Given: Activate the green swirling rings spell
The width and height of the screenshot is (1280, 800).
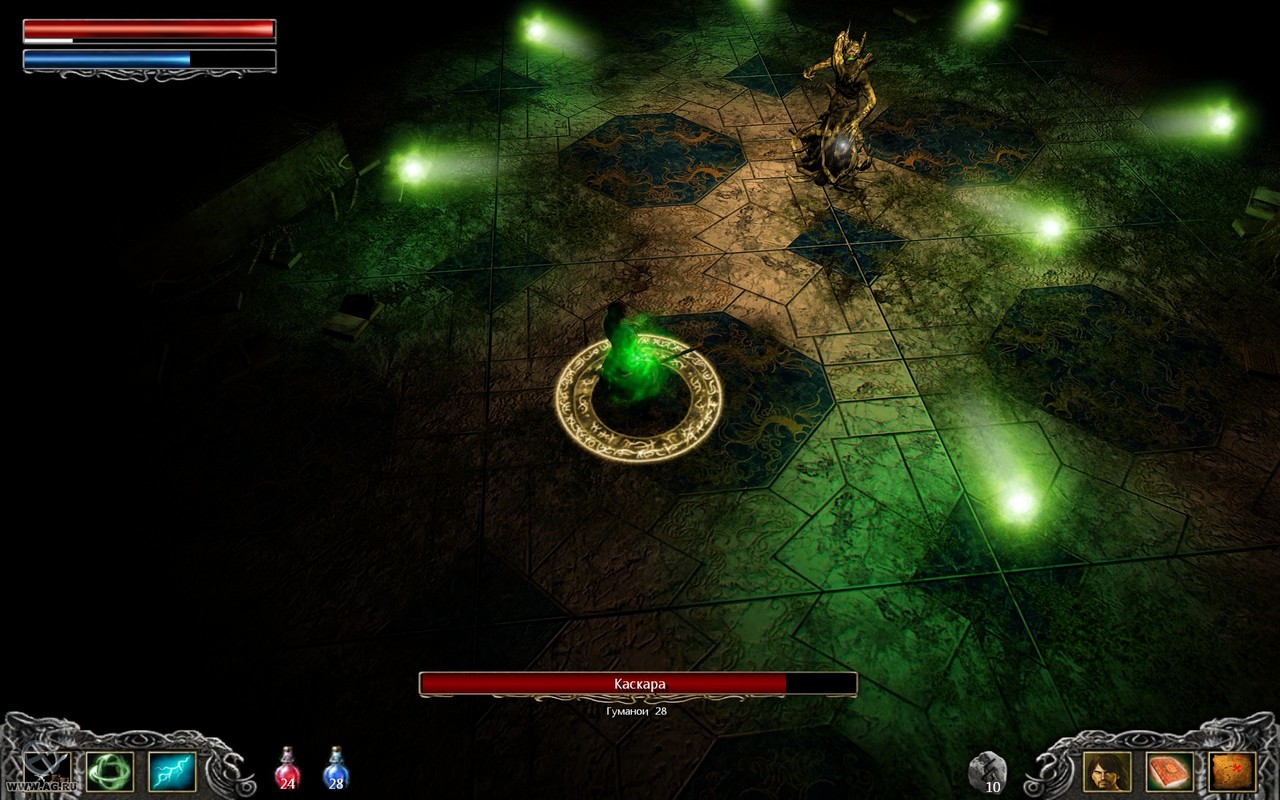Looking at the screenshot, I should point(110,771).
